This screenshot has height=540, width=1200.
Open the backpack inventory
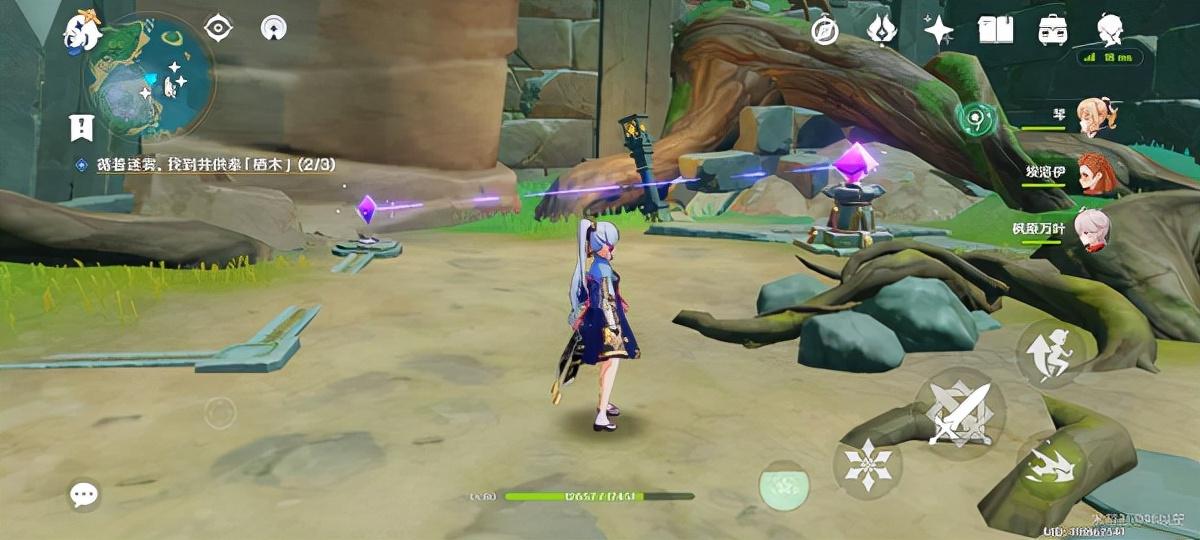(x=1052, y=31)
